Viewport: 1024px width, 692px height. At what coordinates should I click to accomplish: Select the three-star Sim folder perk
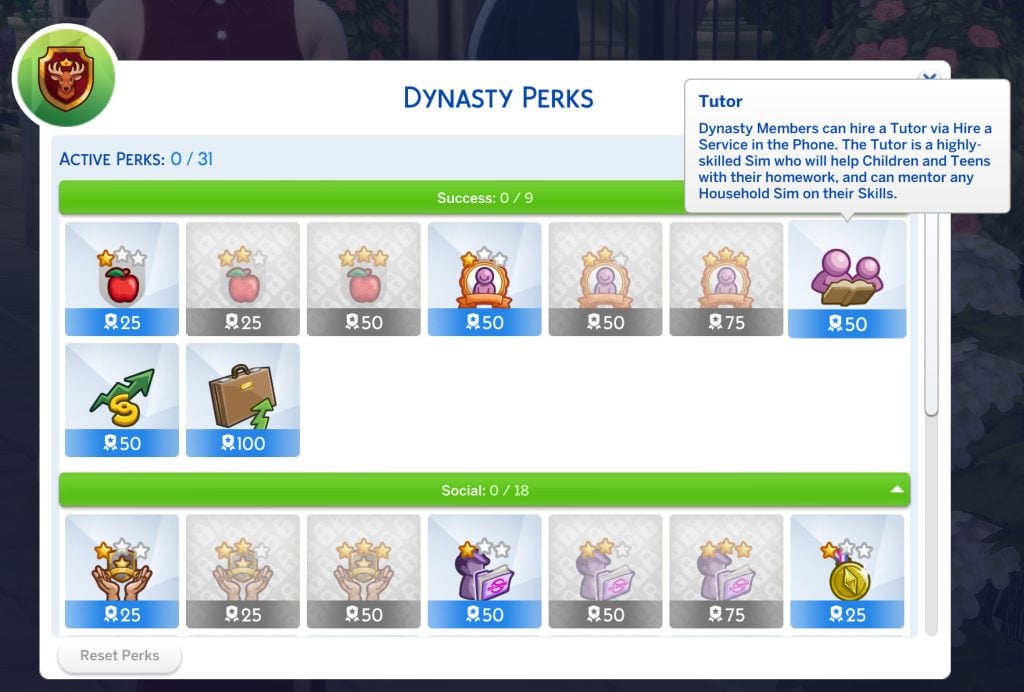(726, 571)
